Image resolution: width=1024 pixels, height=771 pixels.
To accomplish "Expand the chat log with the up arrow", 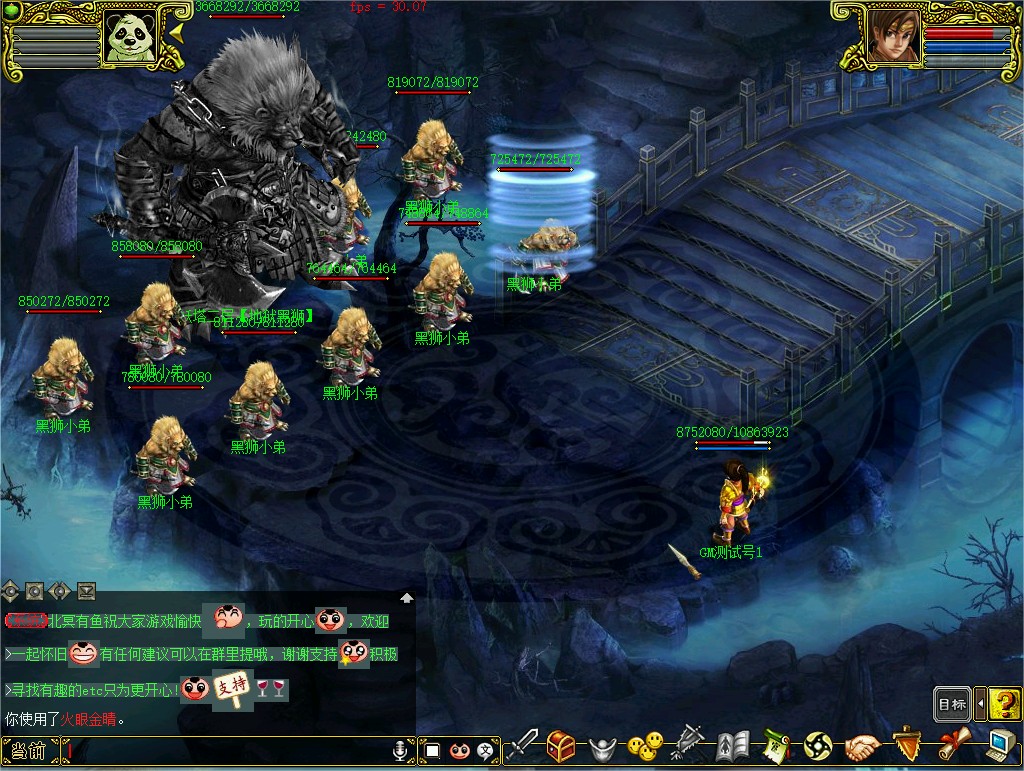I will point(407,598).
